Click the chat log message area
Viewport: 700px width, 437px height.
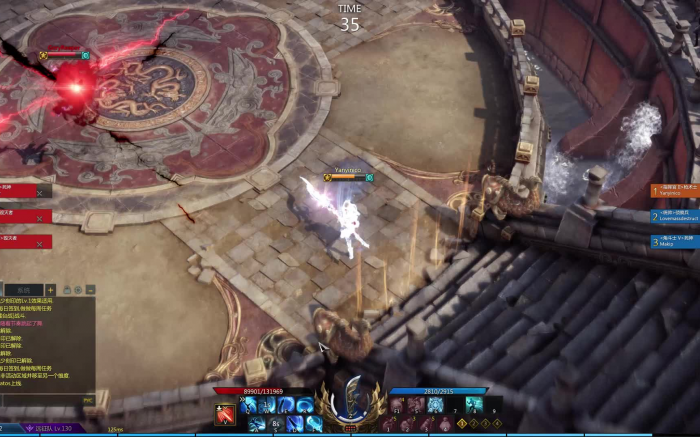[45, 342]
